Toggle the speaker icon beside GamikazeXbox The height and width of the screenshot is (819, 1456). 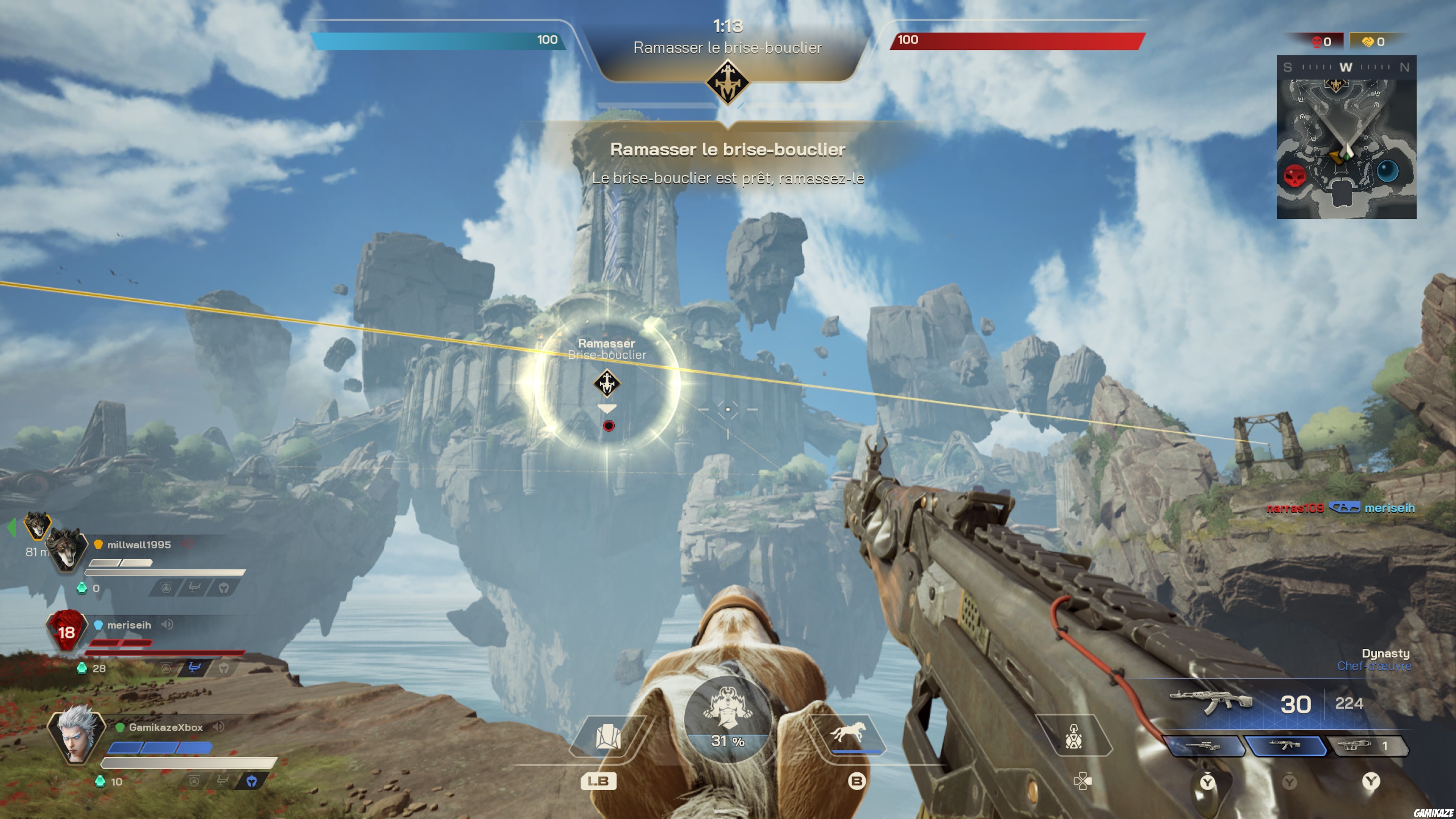(x=218, y=727)
